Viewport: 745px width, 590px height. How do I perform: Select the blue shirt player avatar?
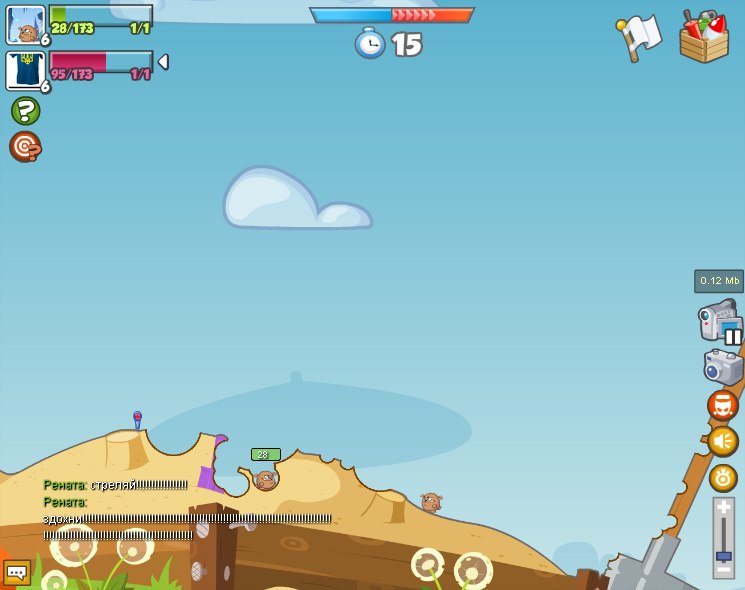[25, 71]
